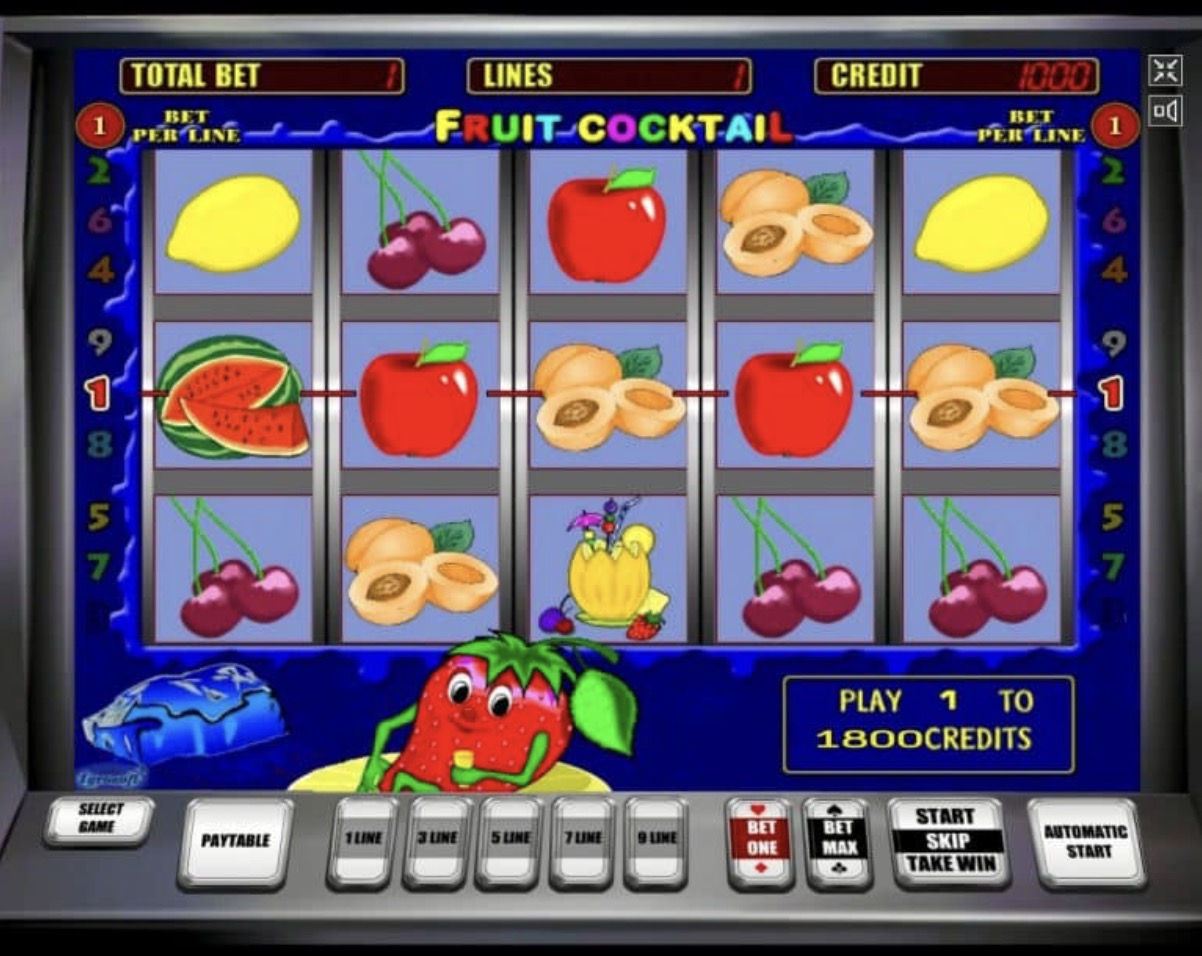Screen dimensions: 1202x956
Task: Spin with the Start Skip Take Win button
Action: [948, 840]
